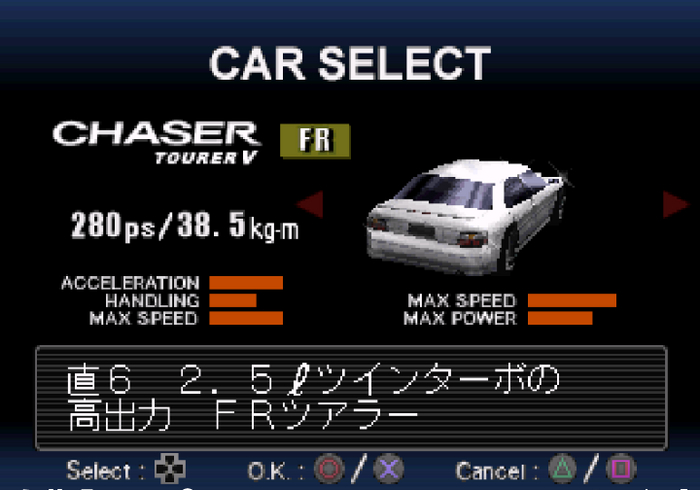Show the next car with the right arrow
This screenshot has width=700, height=490.
coord(675,204)
